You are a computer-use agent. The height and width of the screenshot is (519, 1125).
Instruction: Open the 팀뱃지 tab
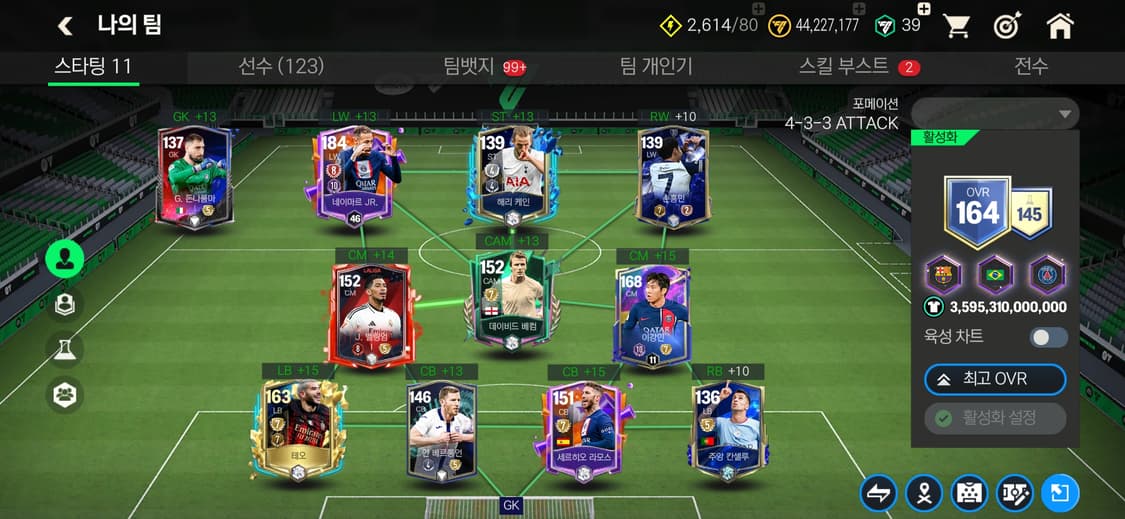pos(470,66)
